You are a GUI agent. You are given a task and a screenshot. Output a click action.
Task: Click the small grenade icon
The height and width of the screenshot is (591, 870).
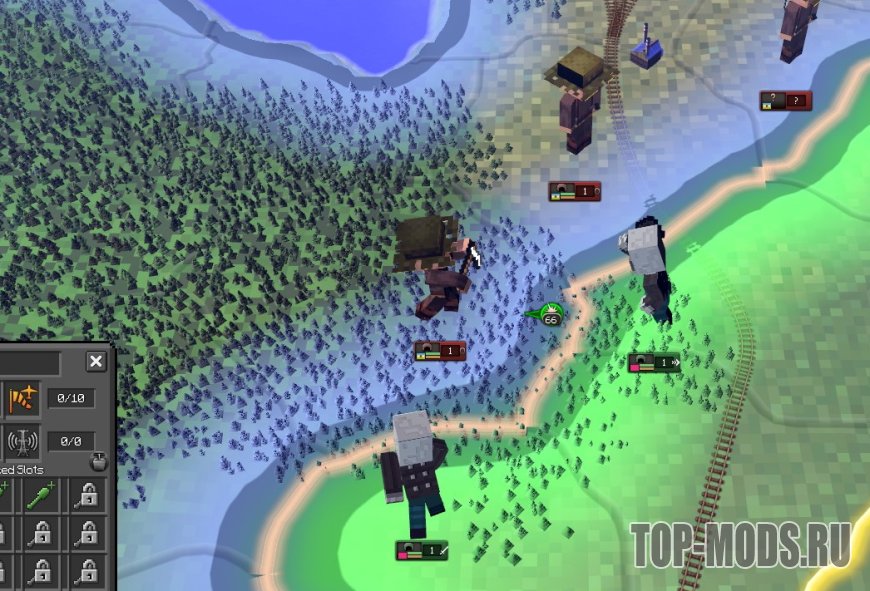97,462
